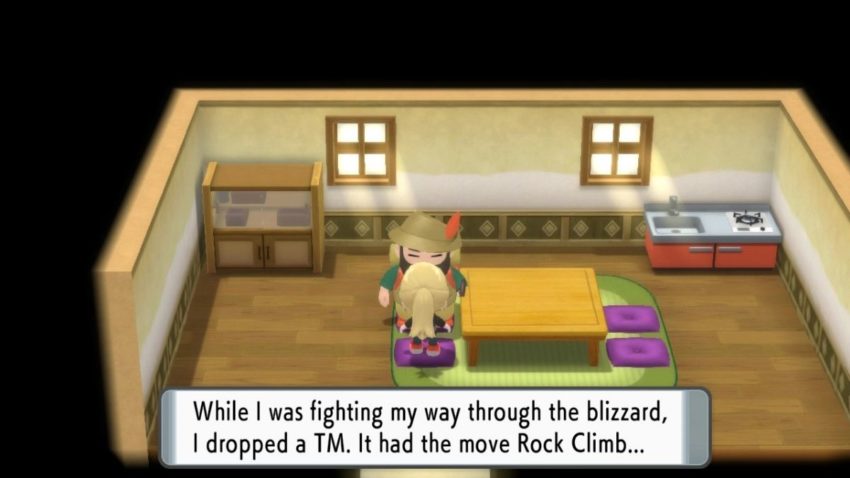Screen dimensions: 850x478
Task: Advance the Rock Climb TM dialogue box
Action: 435,427
